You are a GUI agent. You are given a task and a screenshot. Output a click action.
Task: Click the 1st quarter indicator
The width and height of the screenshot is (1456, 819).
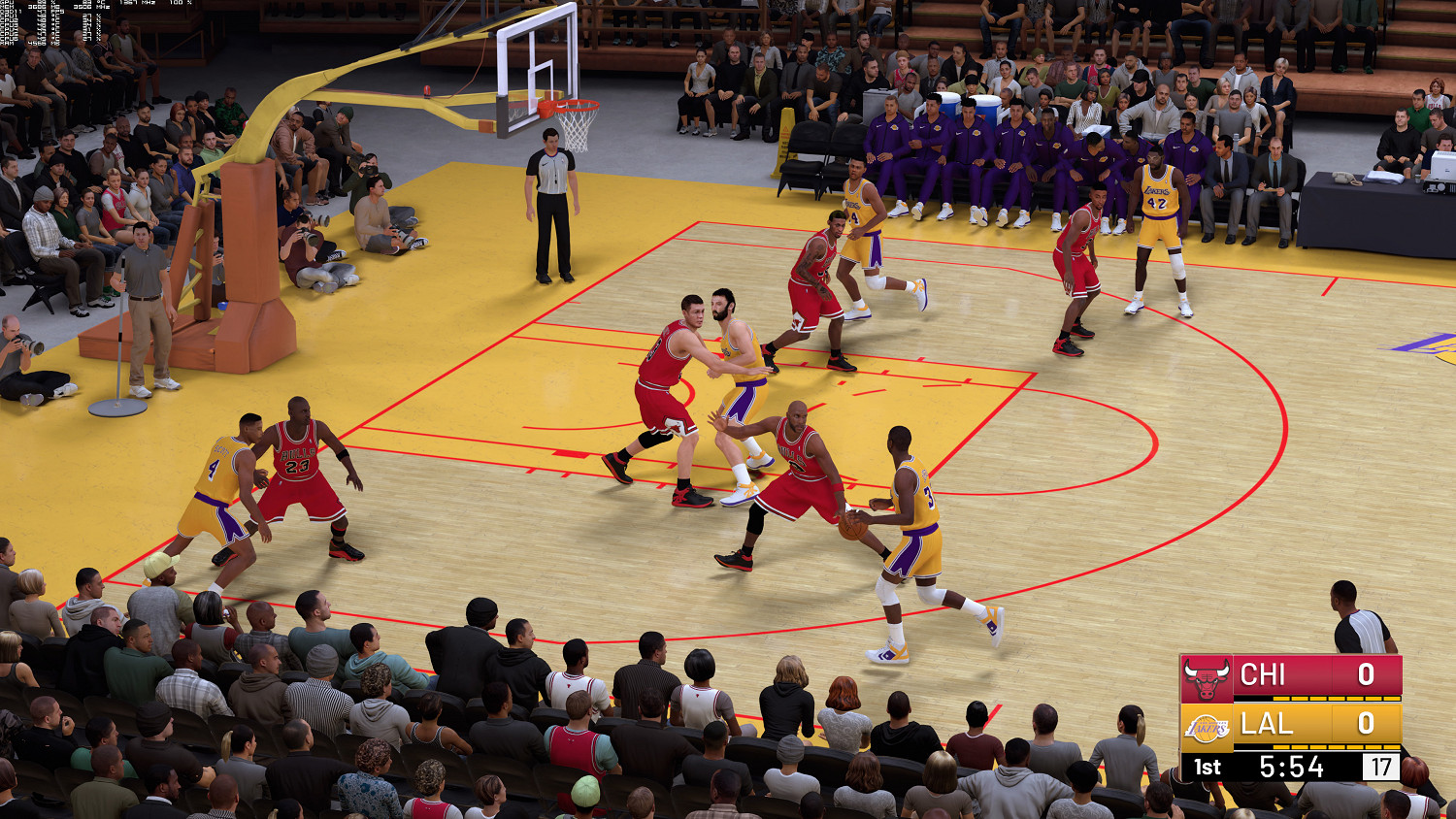(1208, 766)
